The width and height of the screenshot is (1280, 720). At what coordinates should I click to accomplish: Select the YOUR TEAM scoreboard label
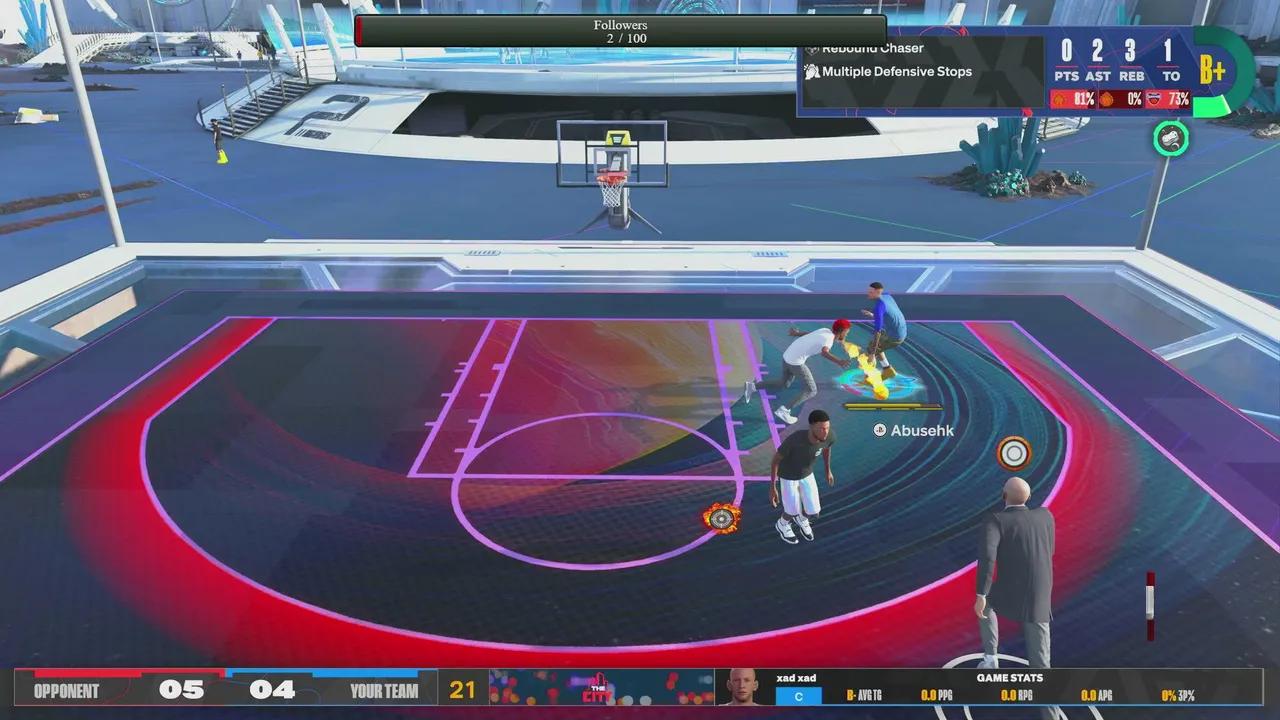coord(384,689)
